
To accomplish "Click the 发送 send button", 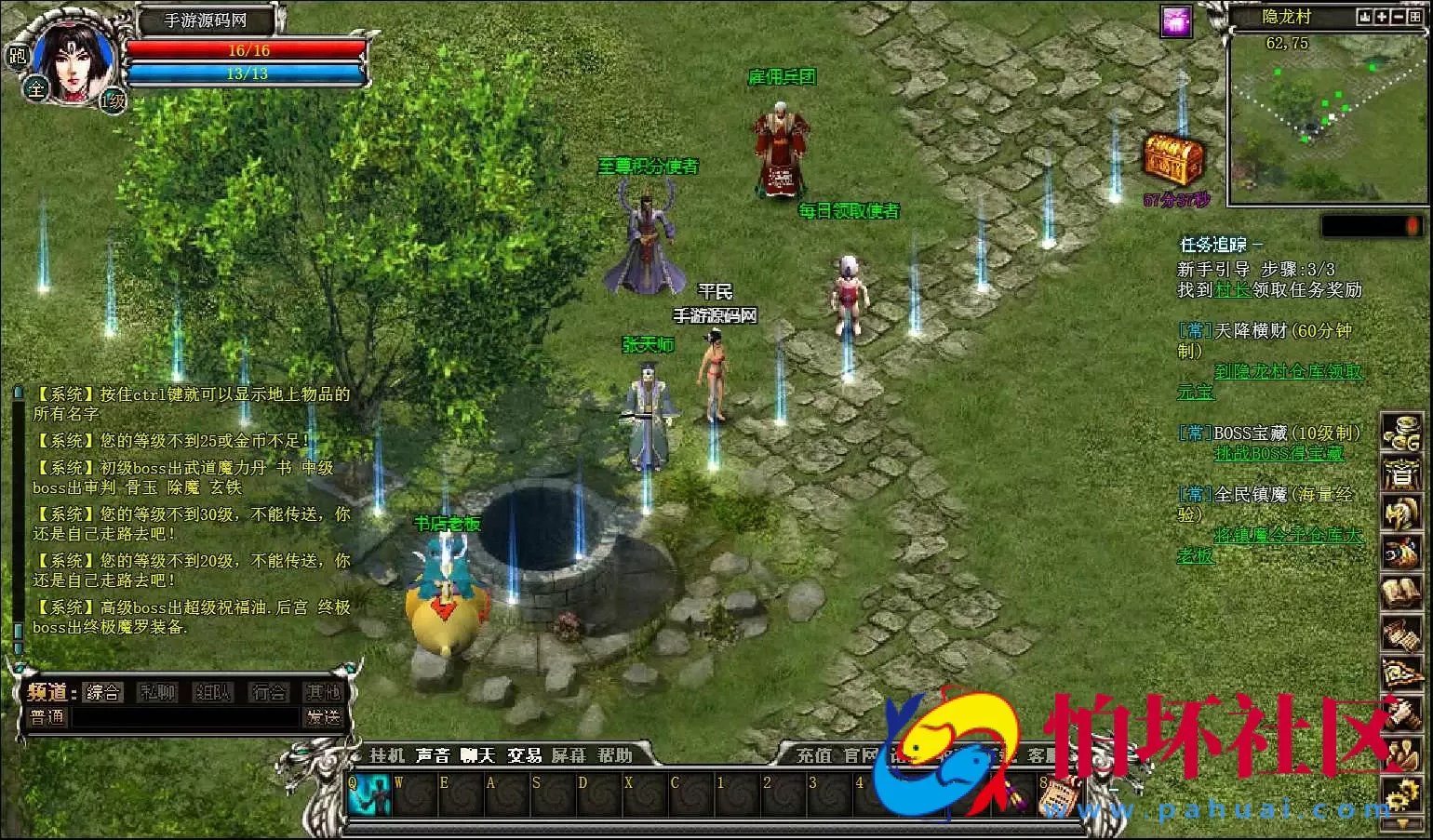I will 323,717.
